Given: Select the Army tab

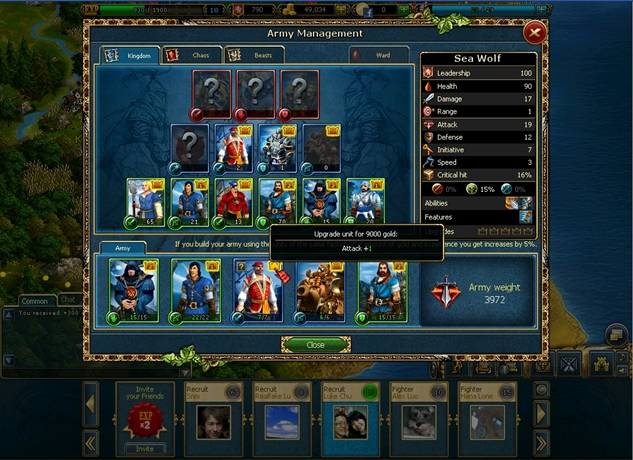Looking at the screenshot, I should (121, 246).
